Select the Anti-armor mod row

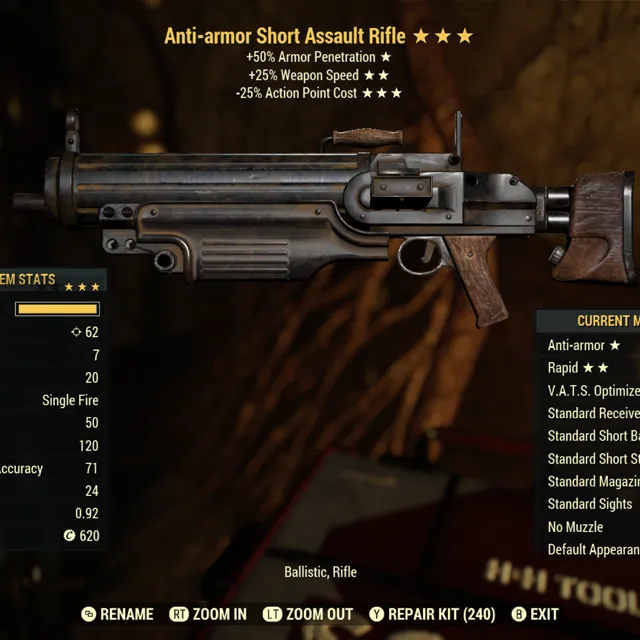pyautogui.click(x=584, y=345)
